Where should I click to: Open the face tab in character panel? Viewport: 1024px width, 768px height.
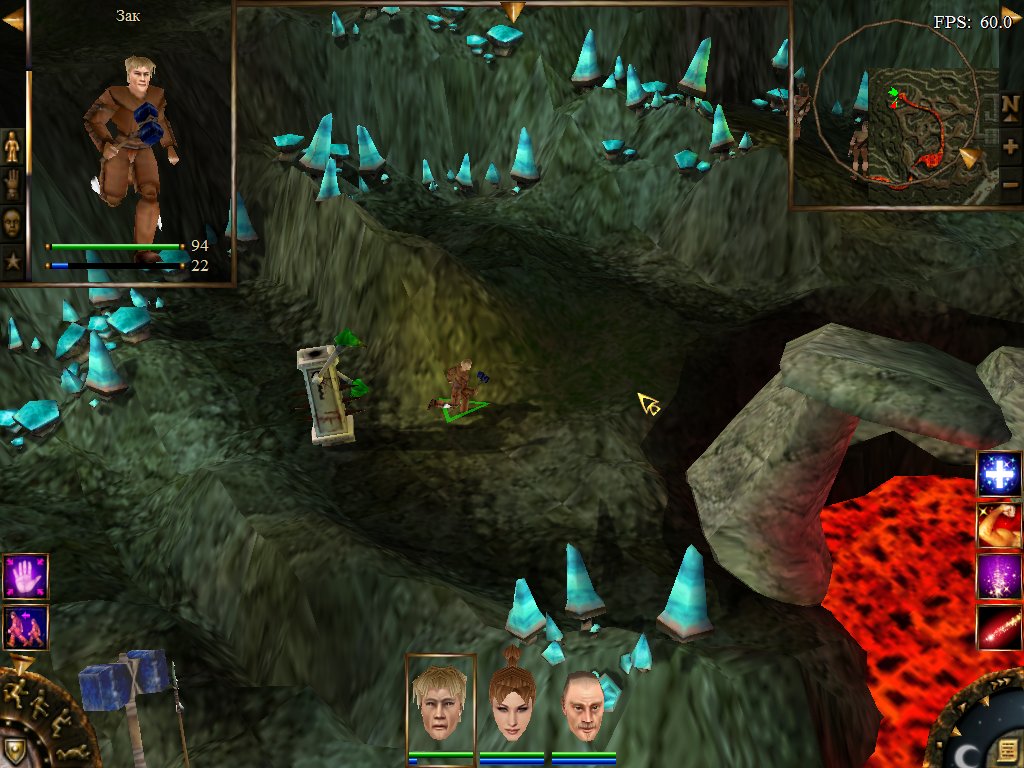(12, 222)
